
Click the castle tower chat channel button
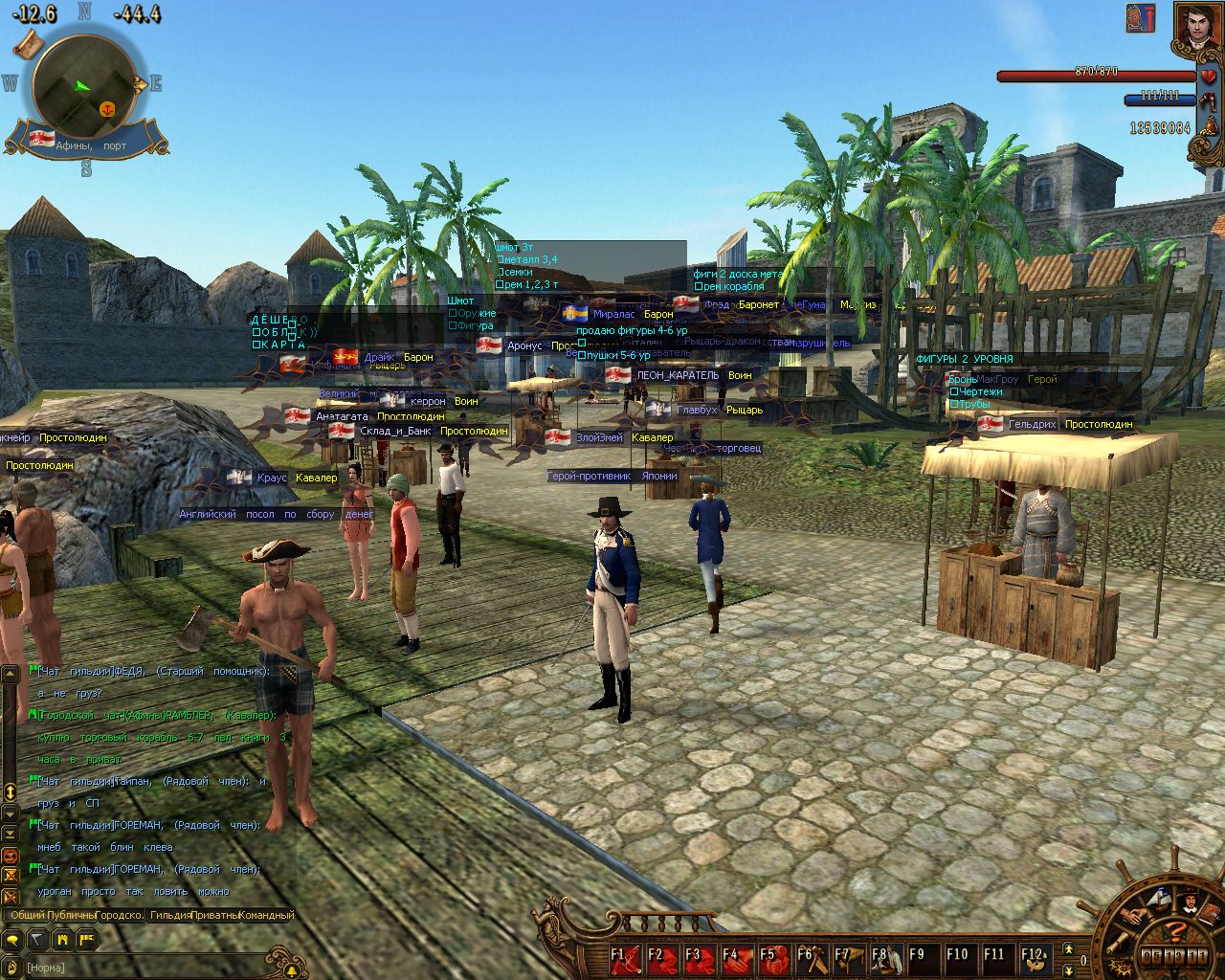(x=62, y=940)
